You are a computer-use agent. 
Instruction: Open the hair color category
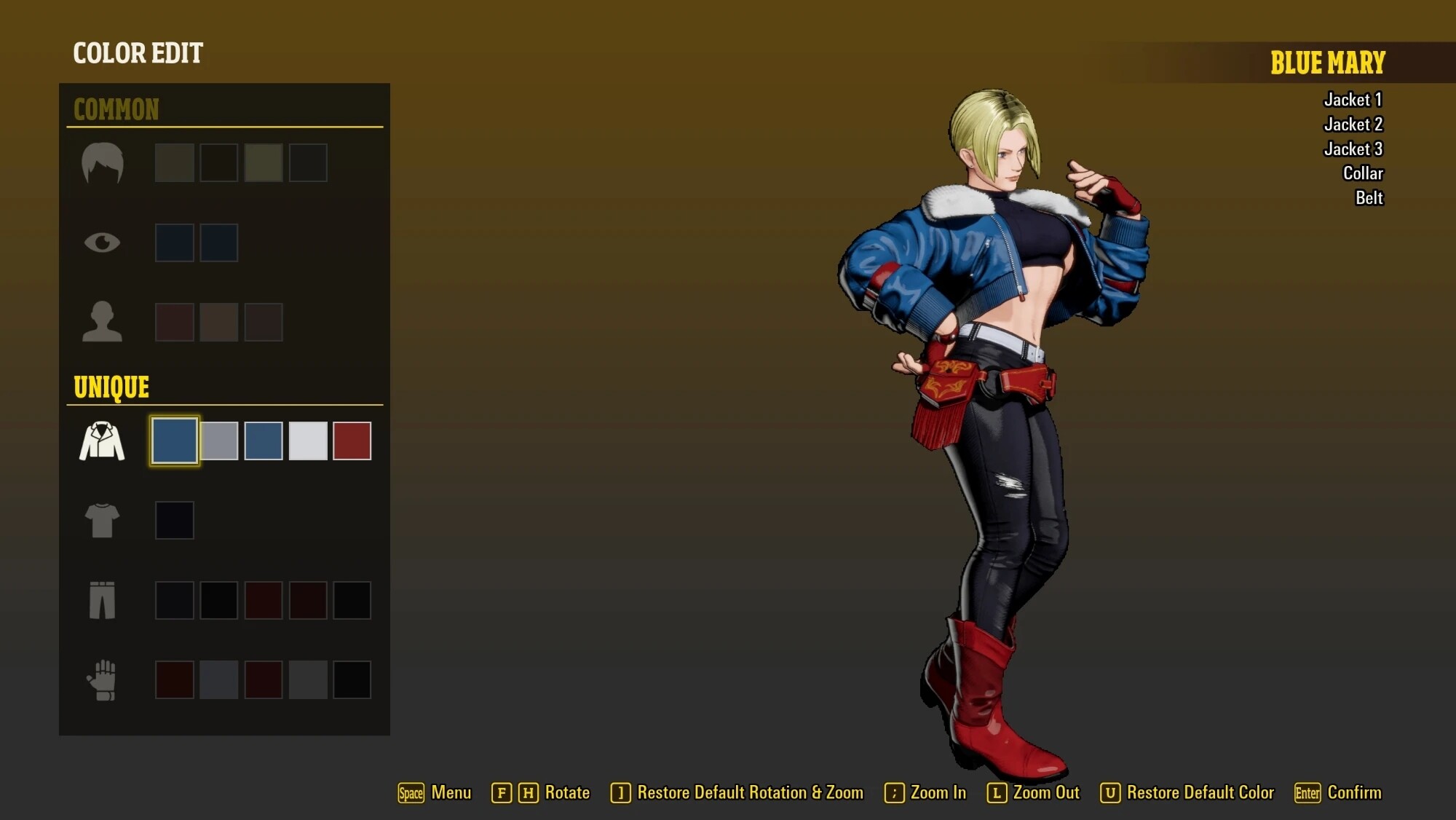pyautogui.click(x=102, y=162)
